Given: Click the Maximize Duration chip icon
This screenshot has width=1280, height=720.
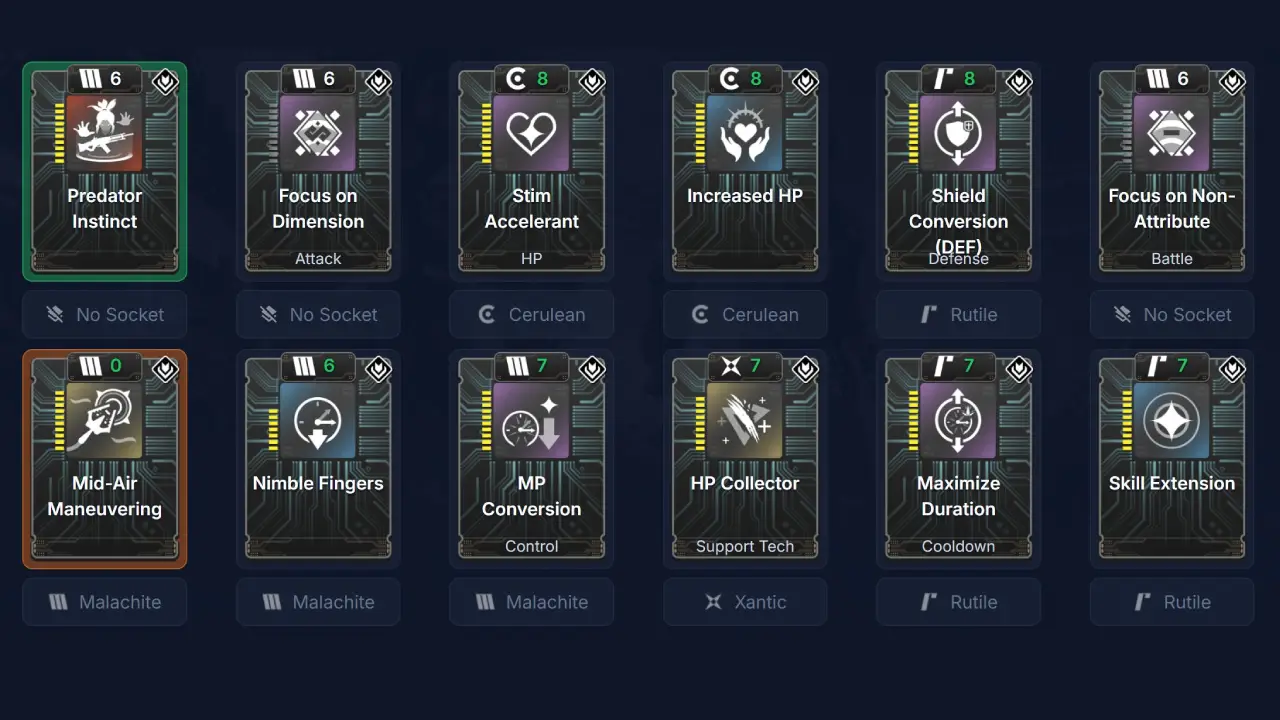Looking at the screenshot, I should click(958, 420).
